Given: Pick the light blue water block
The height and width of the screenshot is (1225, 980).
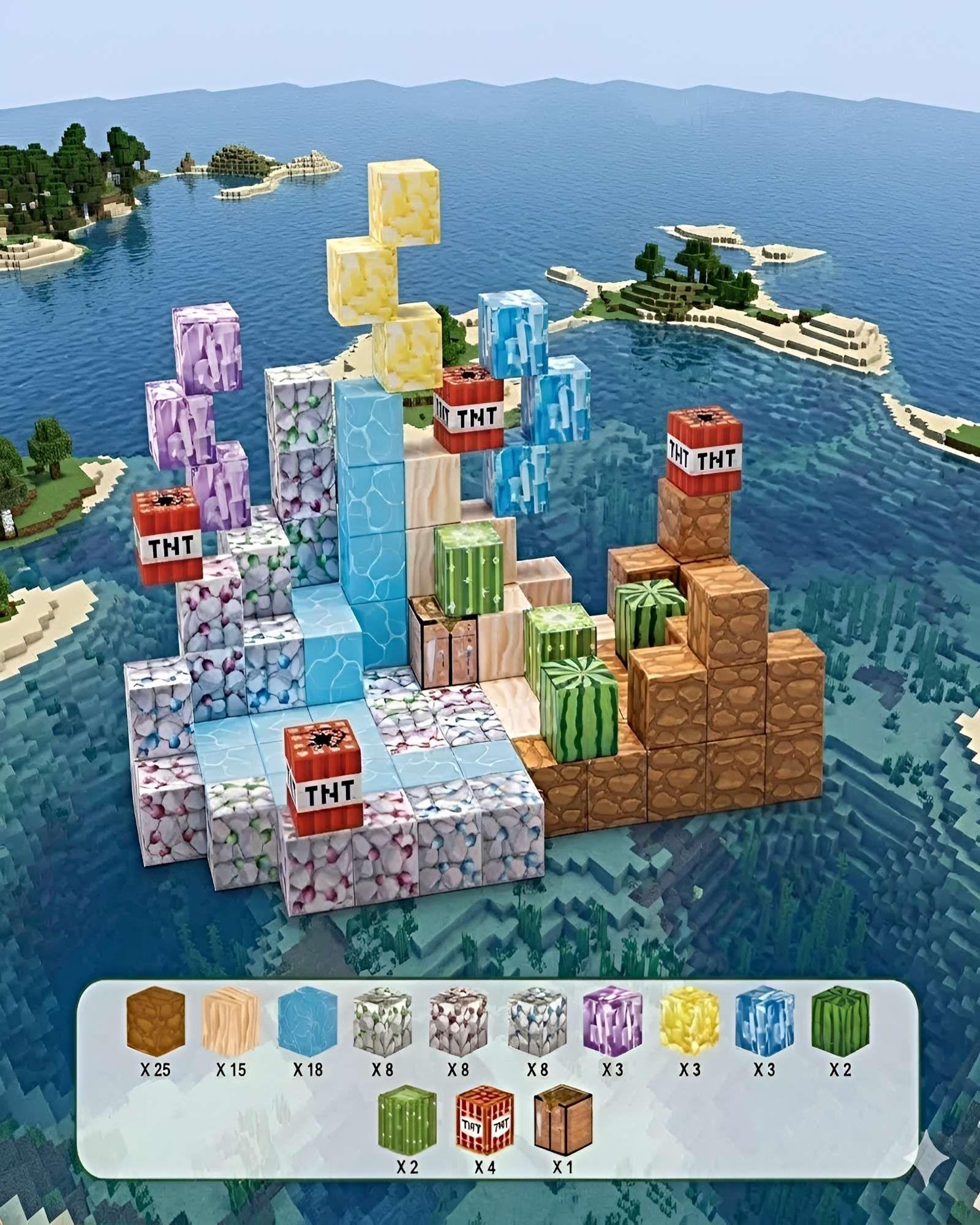Looking at the screenshot, I should pyautogui.click(x=307, y=1022).
